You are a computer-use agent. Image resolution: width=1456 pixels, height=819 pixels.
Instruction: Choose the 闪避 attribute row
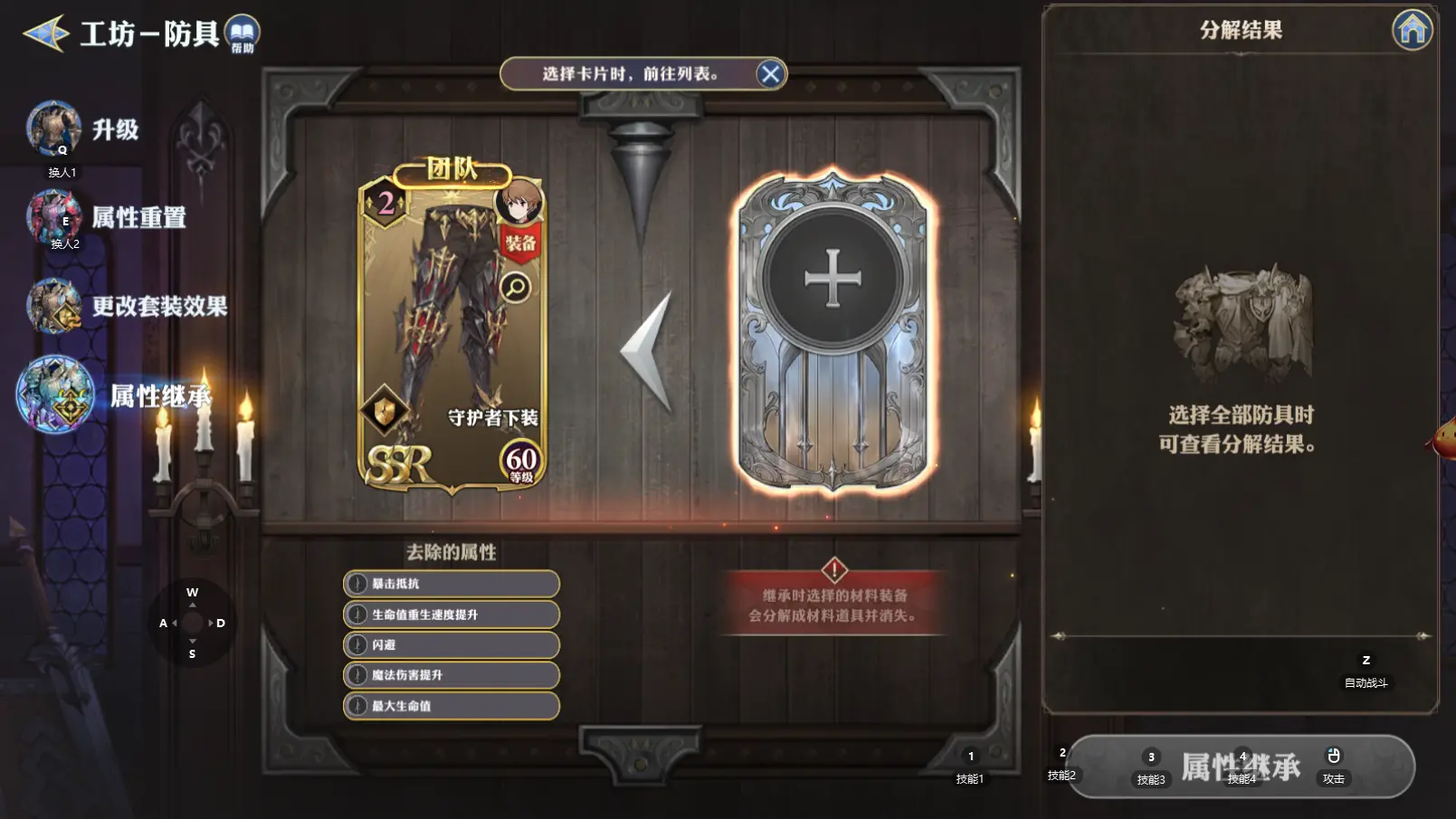click(451, 645)
